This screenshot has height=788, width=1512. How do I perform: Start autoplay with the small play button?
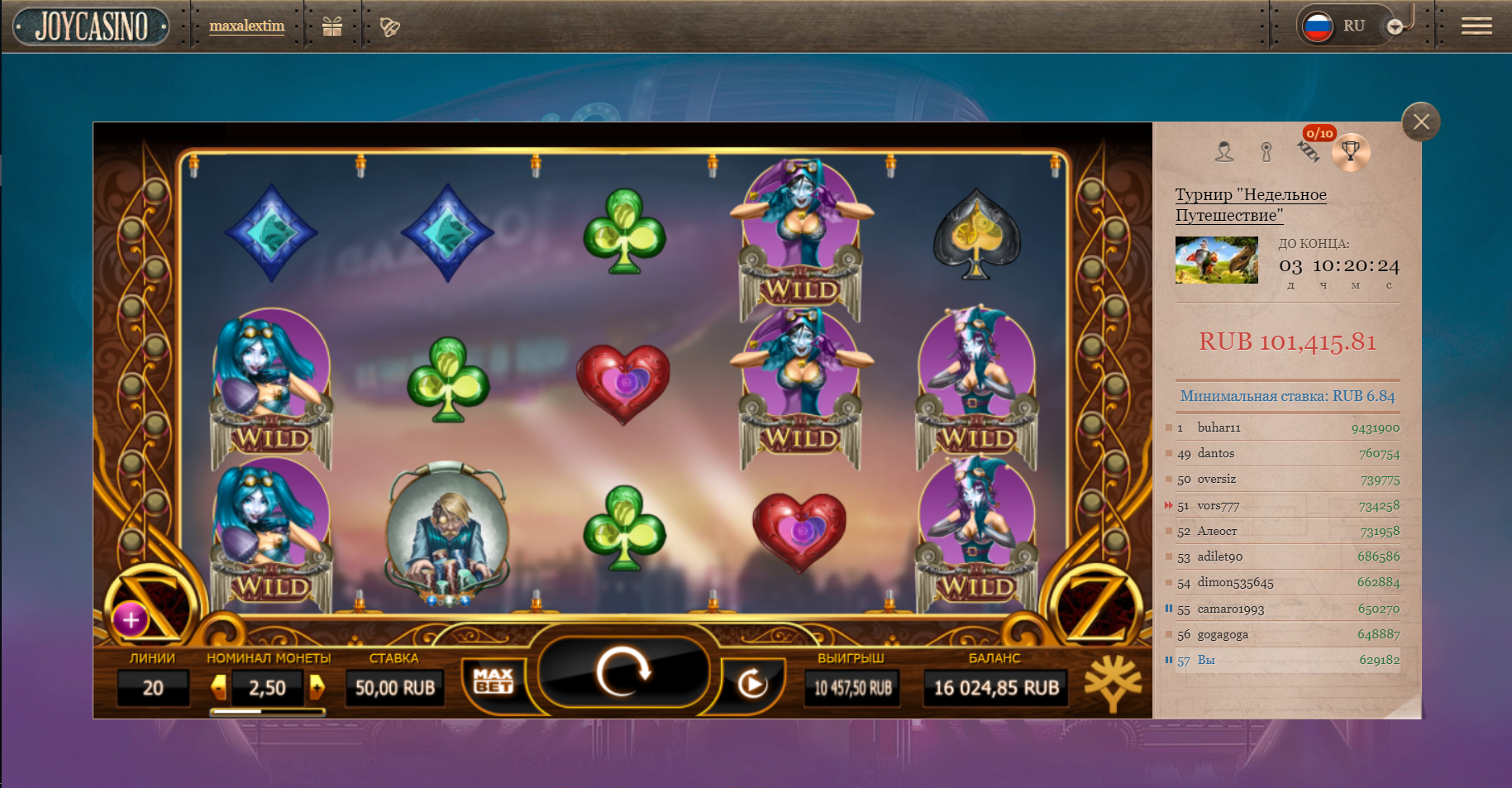pos(751,684)
